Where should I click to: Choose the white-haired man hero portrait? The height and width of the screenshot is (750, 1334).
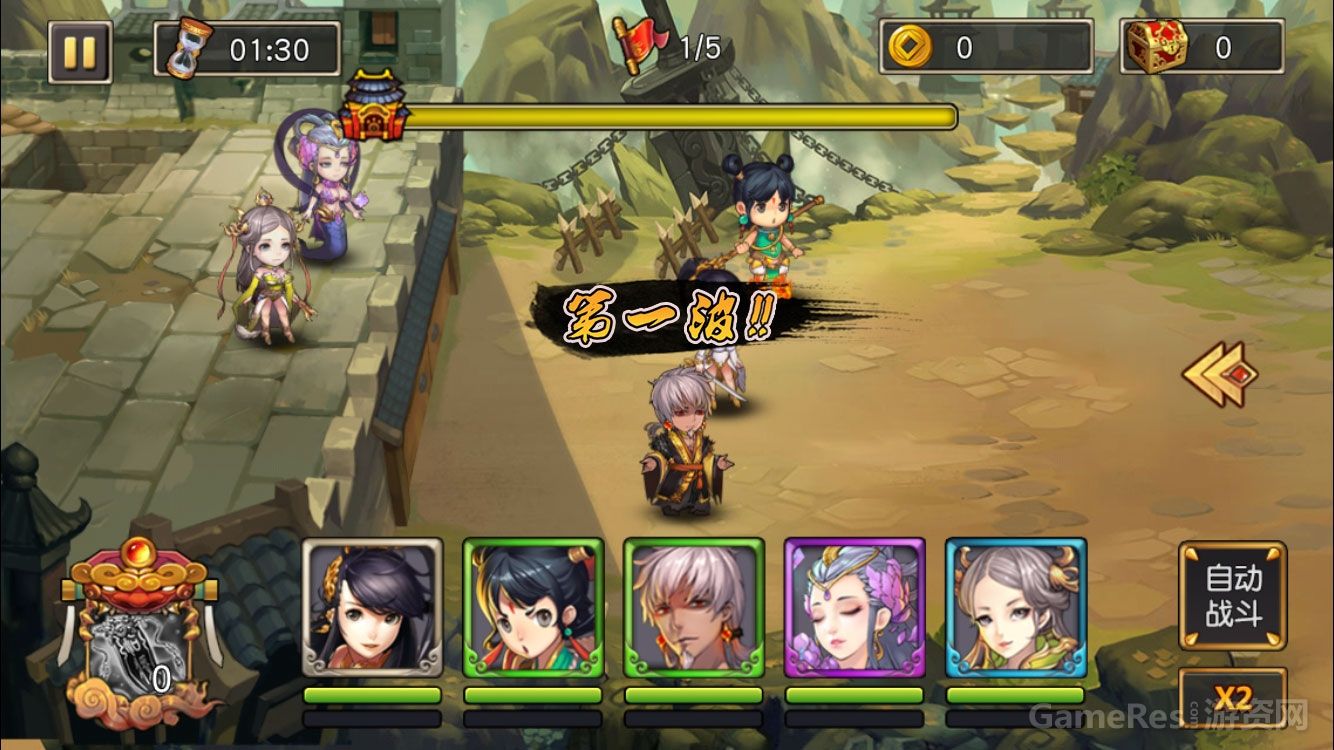(694, 608)
